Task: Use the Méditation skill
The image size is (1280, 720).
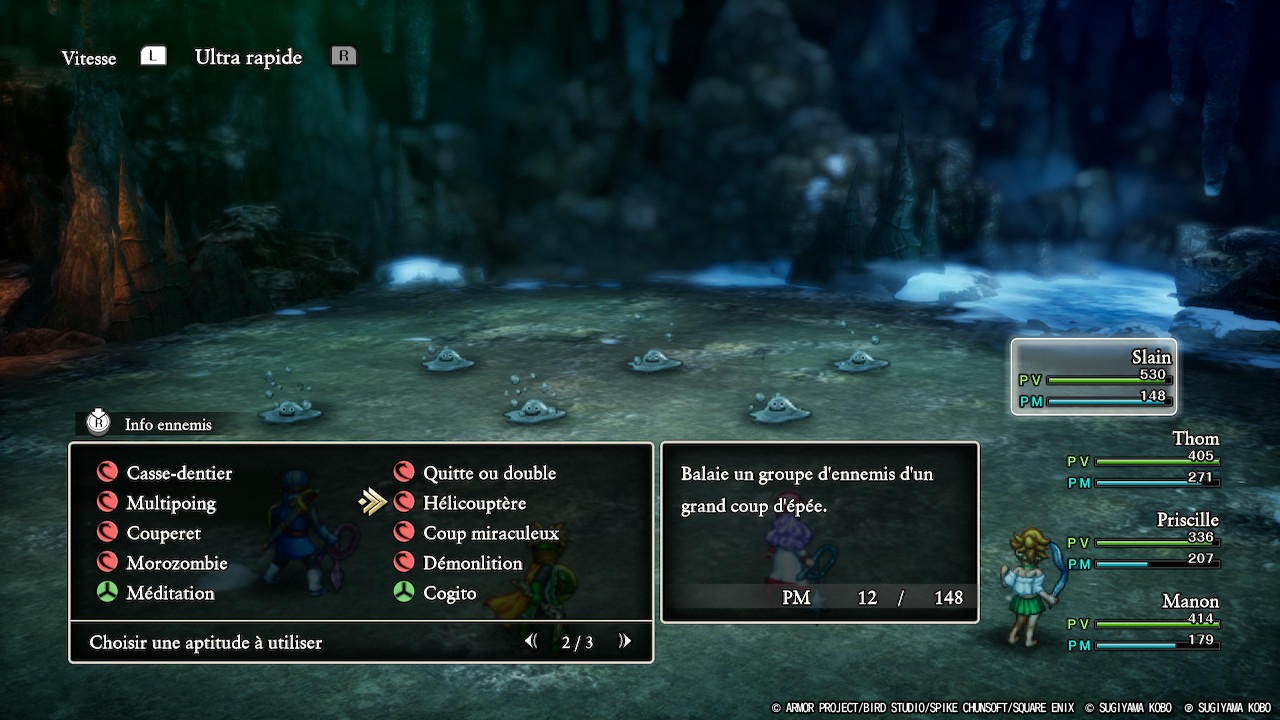Action: click(x=169, y=593)
